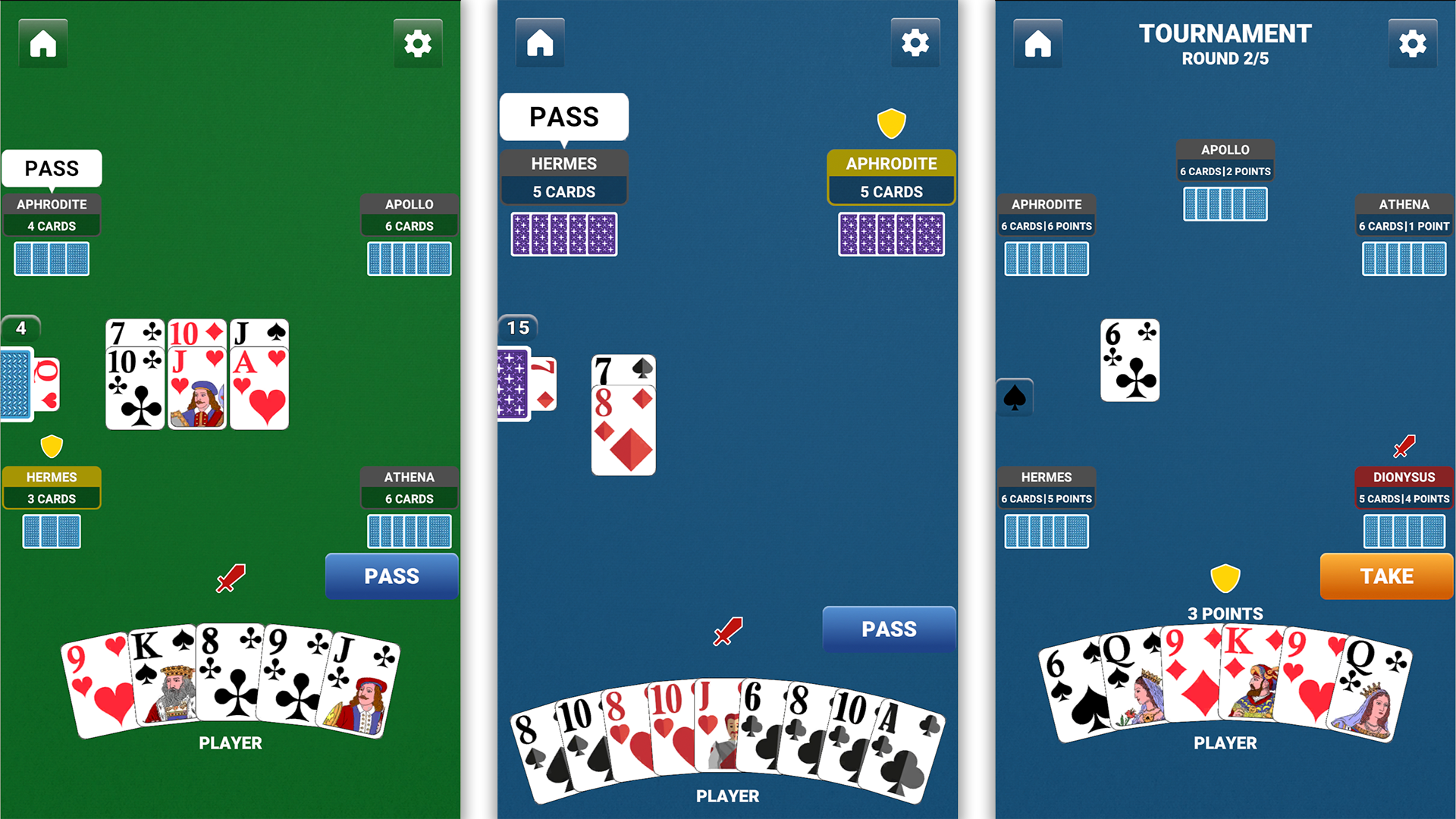Open the home icon on the green table
This screenshot has width=1456, height=819.
point(42,43)
